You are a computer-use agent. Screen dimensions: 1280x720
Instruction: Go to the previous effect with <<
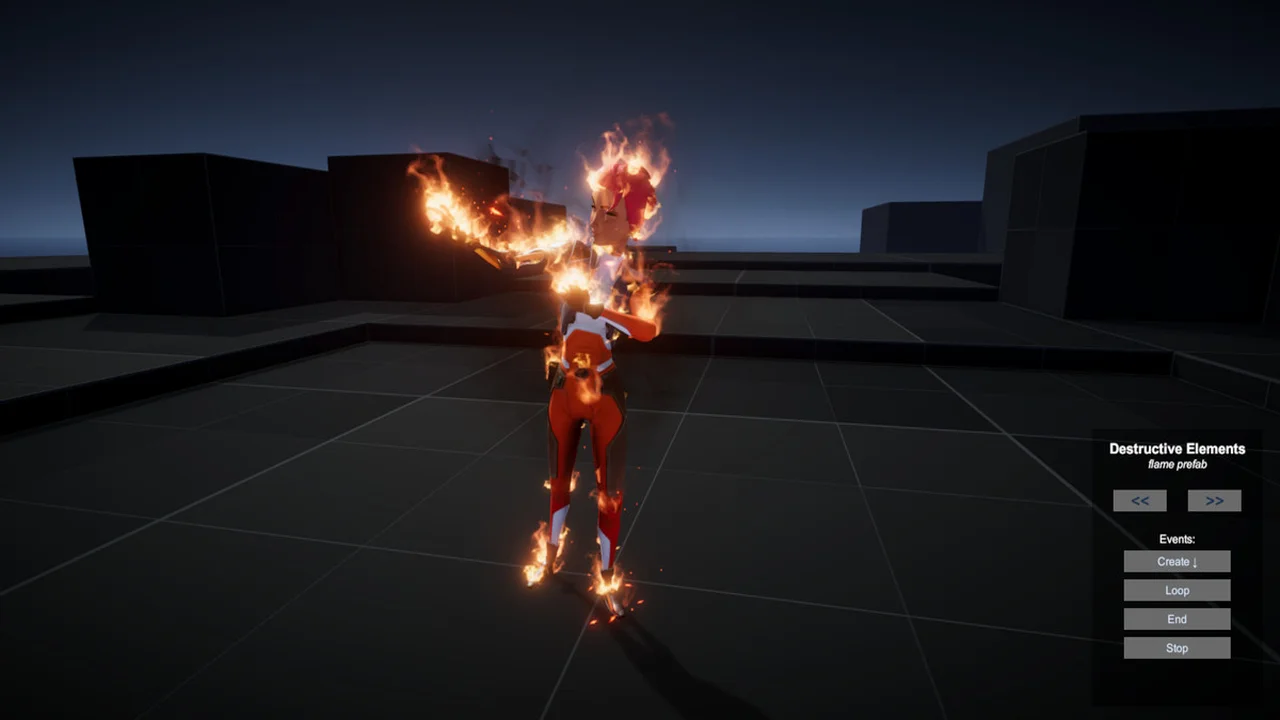pos(1140,501)
